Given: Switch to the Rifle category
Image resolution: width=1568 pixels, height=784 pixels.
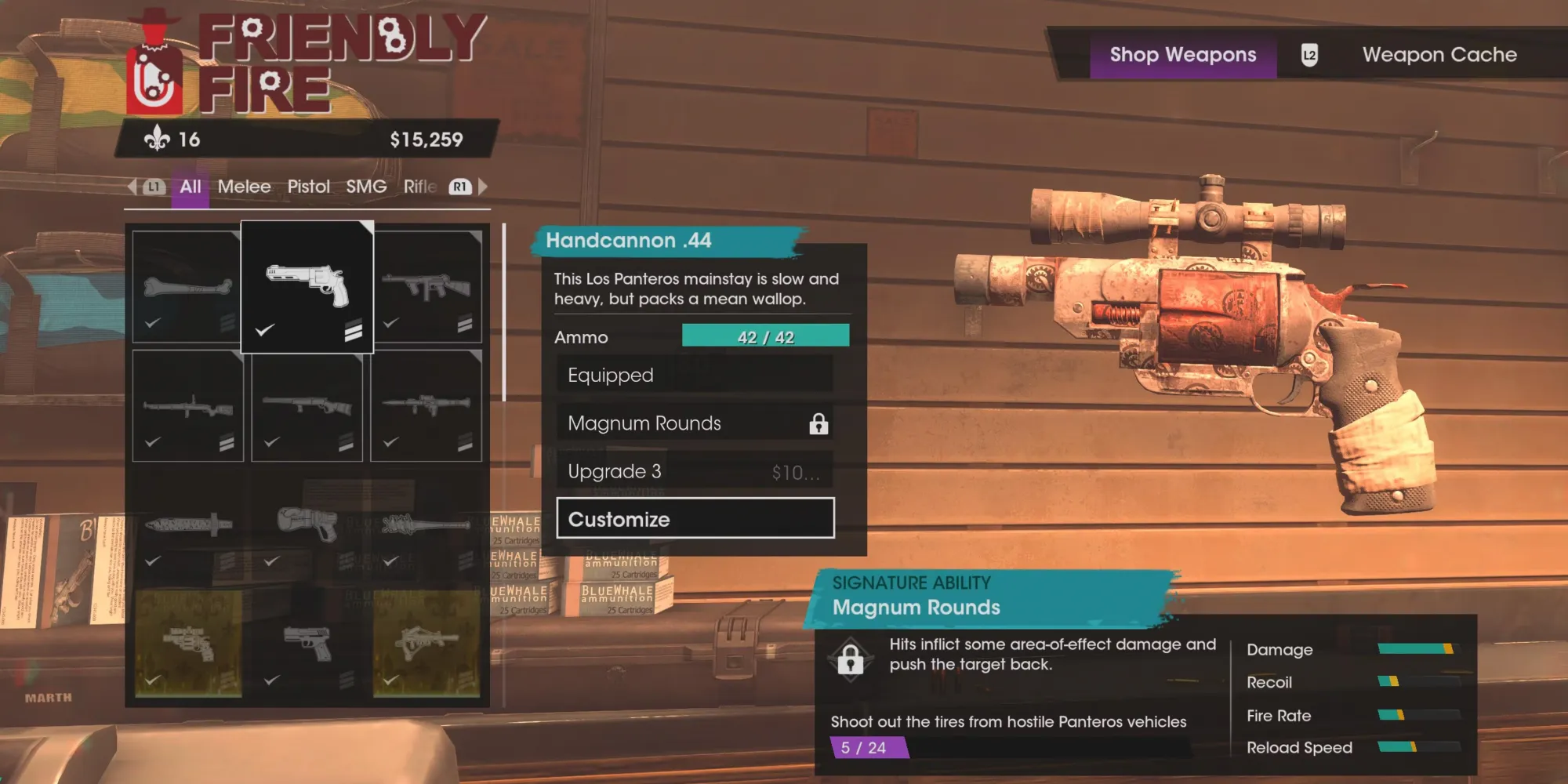Looking at the screenshot, I should (420, 187).
